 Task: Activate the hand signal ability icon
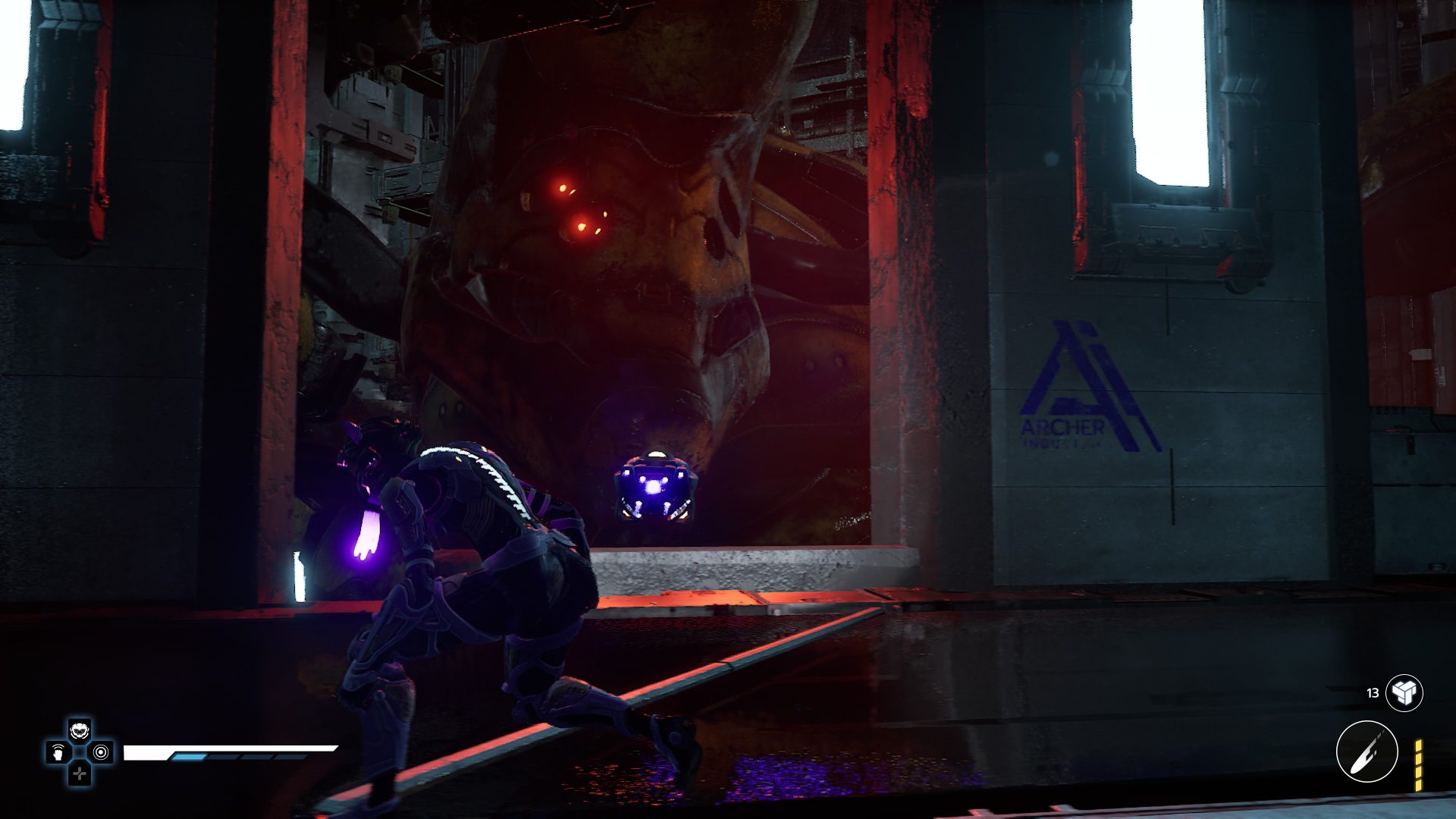click(x=58, y=752)
